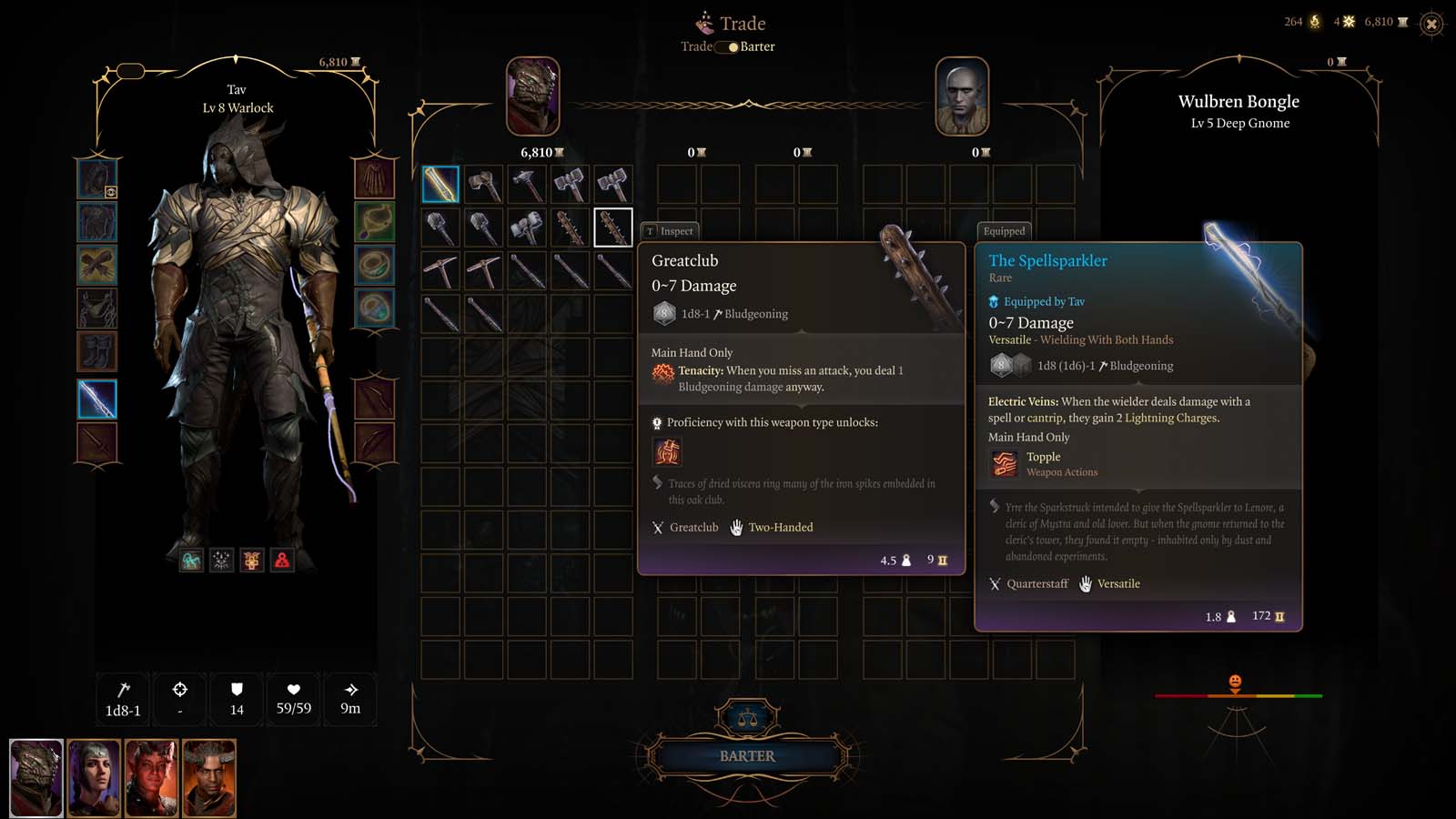
Task: Select The Spellsparkler staff in the inventory grid
Action: tap(440, 185)
